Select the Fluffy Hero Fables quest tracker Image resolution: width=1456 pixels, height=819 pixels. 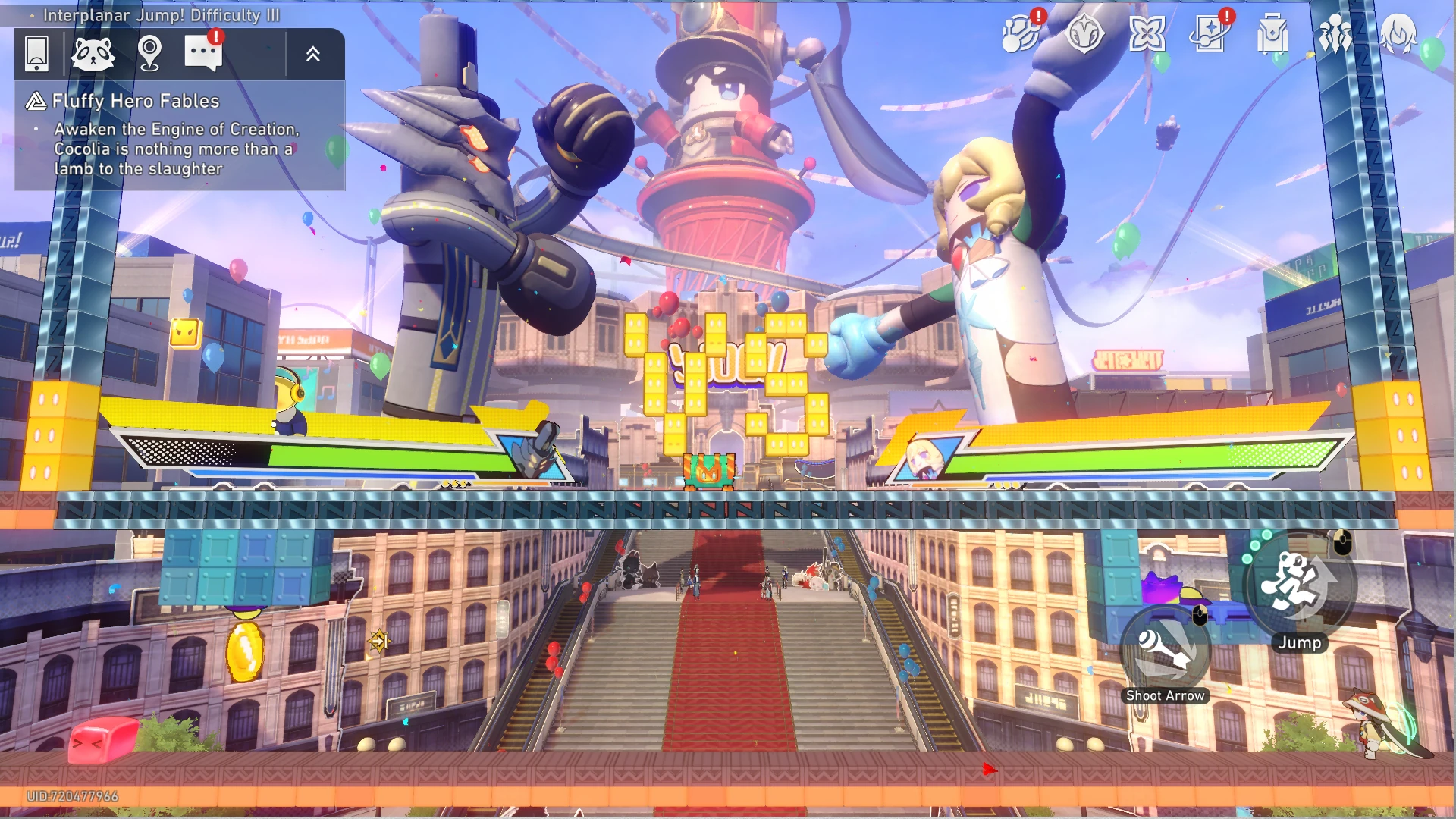coord(136,101)
